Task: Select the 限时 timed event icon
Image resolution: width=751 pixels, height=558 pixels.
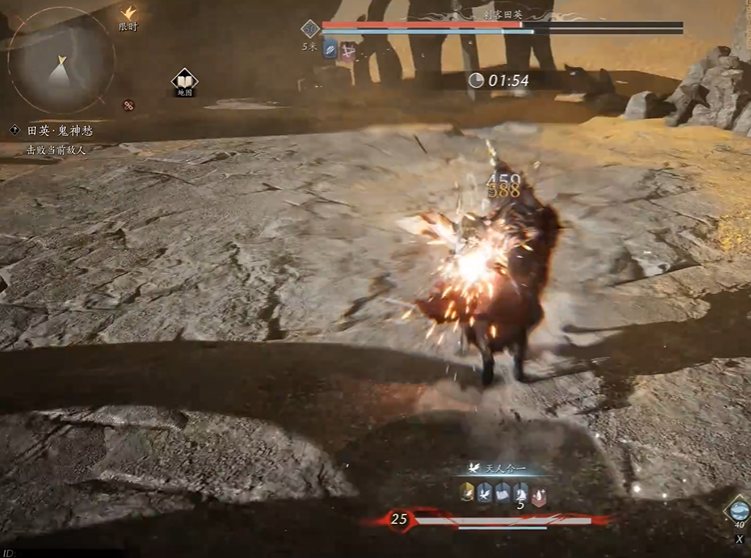Action: 127,15
